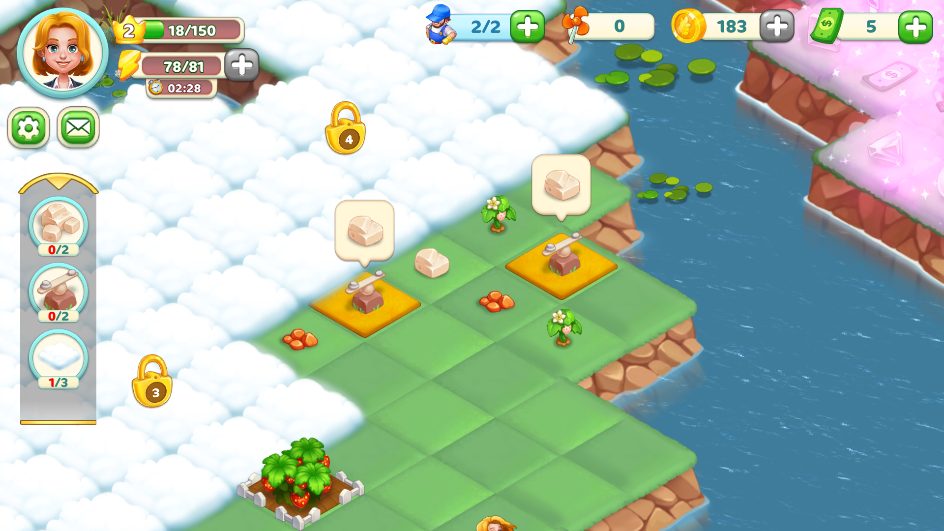Viewport: 944px width, 531px height.
Task: Tap the level 4 padlock on clouds
Action: point(345,130)
